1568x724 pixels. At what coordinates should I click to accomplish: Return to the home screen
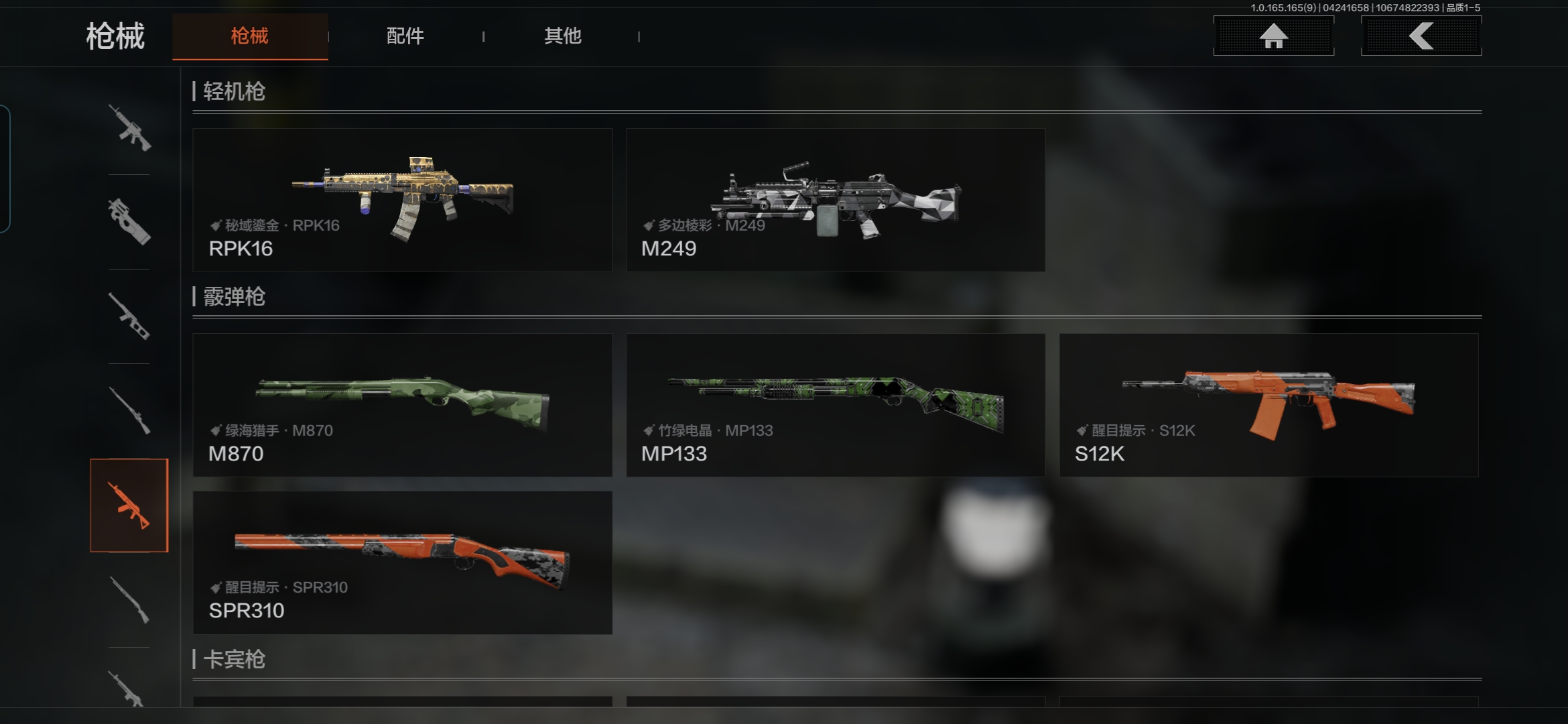click(1273, 36)
